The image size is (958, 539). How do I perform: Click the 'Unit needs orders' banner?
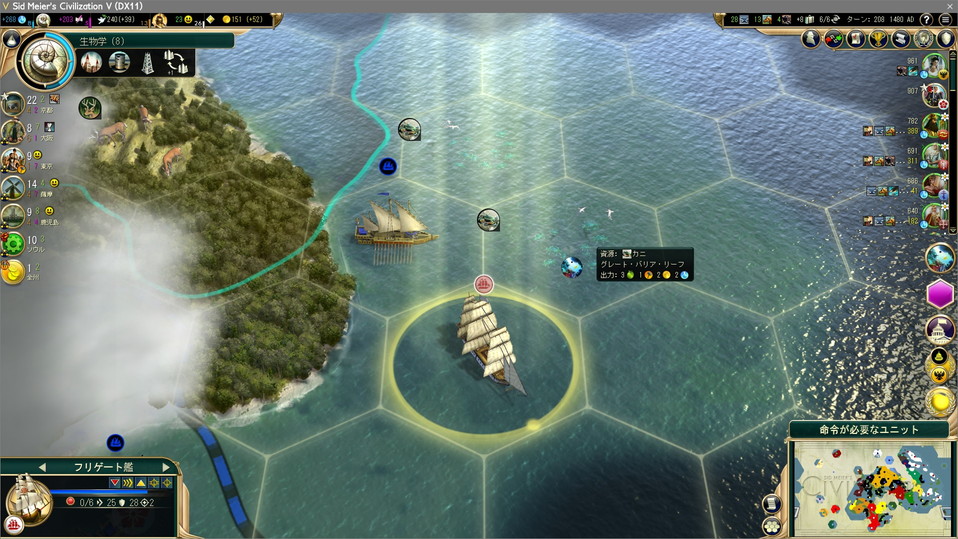coord(868,429)
